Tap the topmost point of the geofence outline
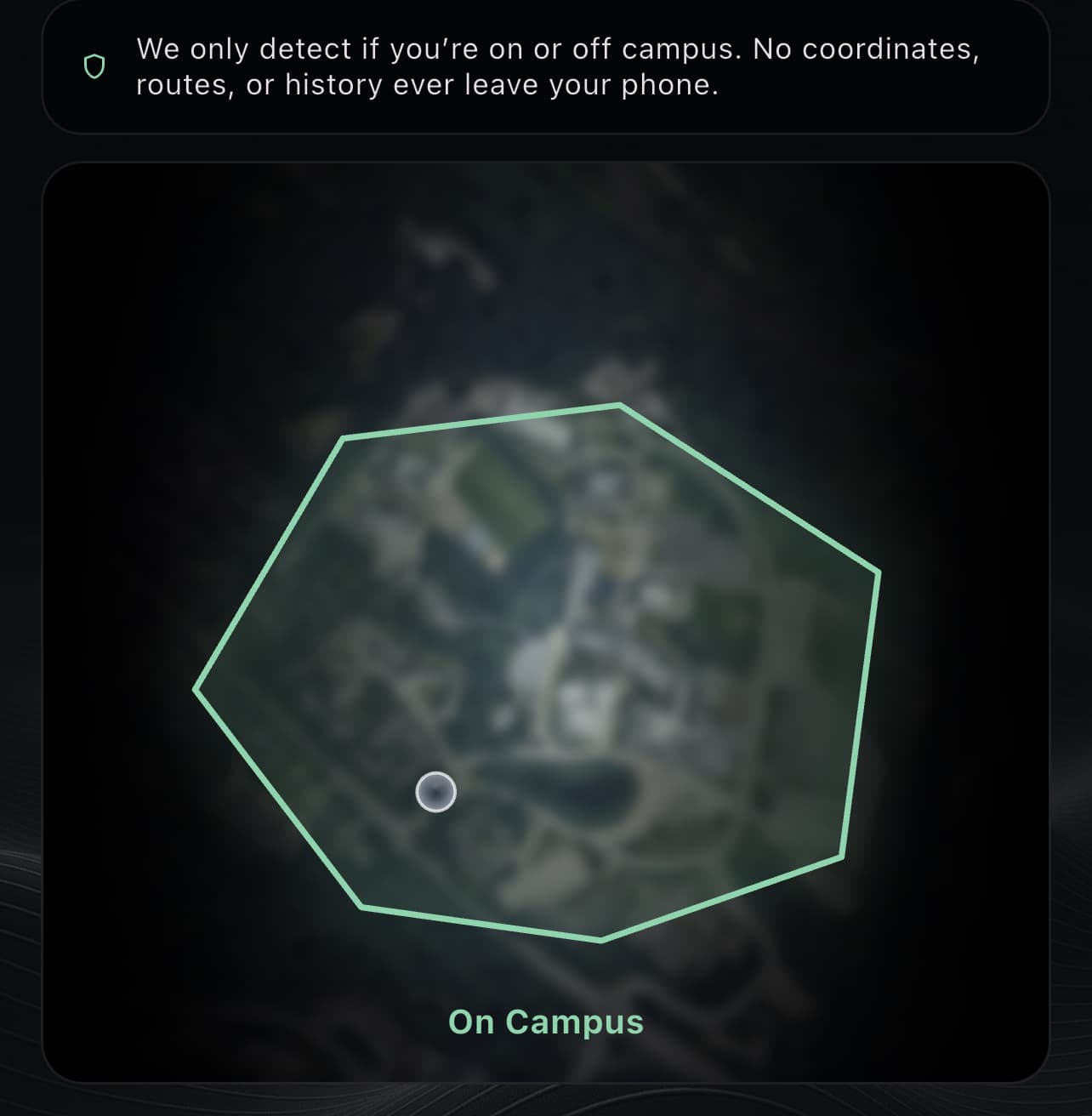Screen dimensions: 1092x1116 click(x=621, y=402)
